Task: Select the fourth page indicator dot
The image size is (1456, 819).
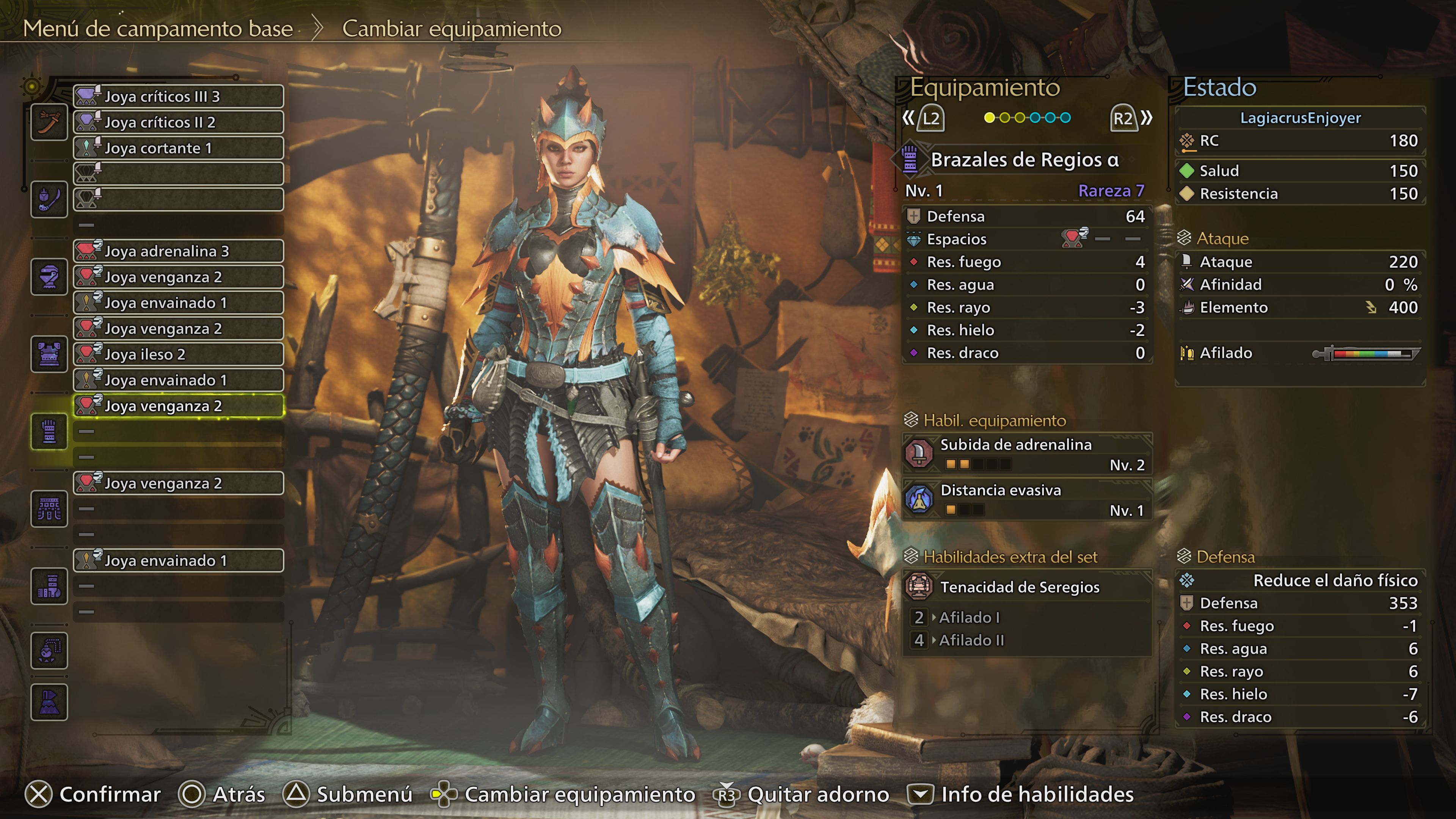Action: coord(1035,118)
